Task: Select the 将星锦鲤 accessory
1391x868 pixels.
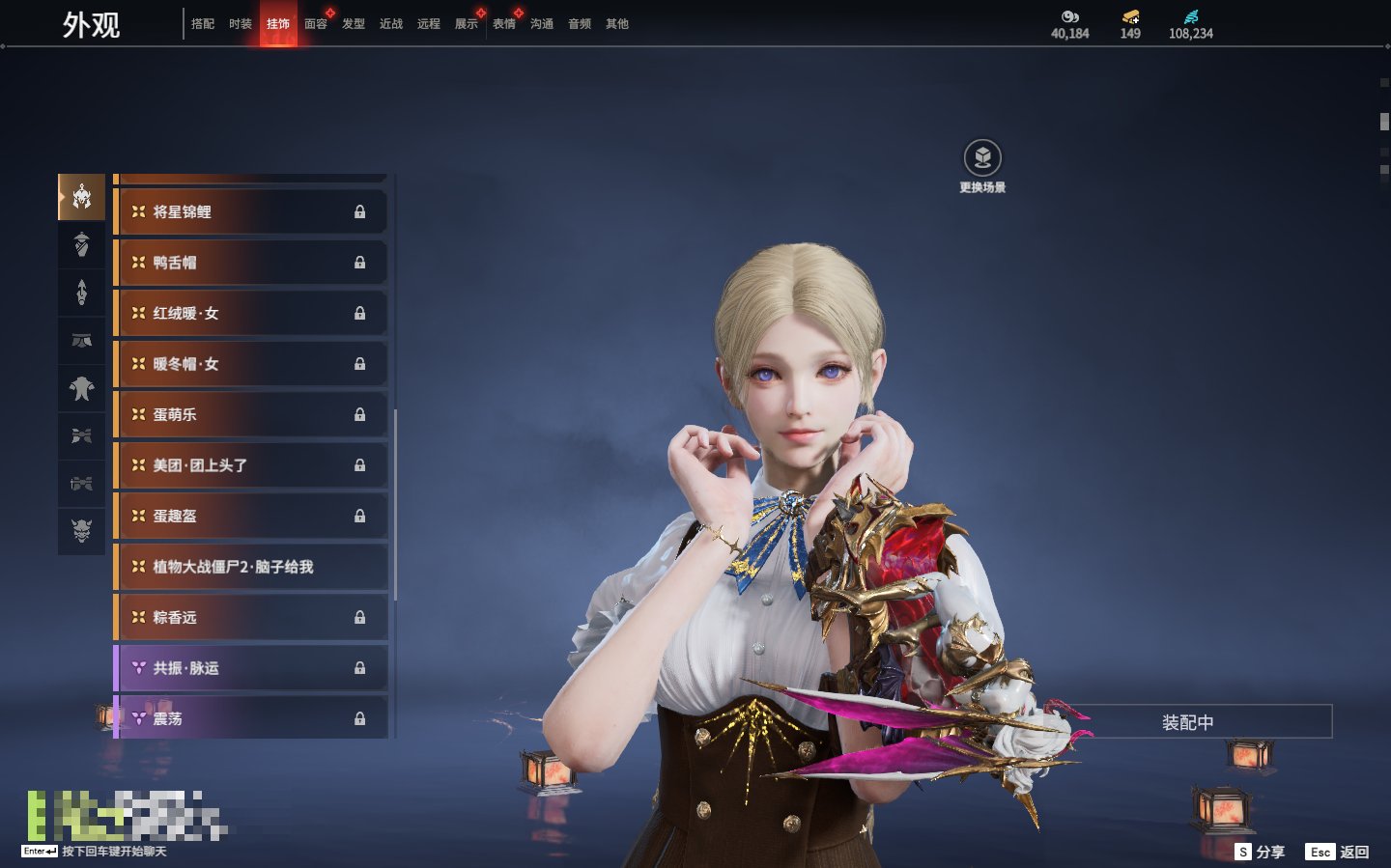Action: pyautogui.click(x=251, y=211)
